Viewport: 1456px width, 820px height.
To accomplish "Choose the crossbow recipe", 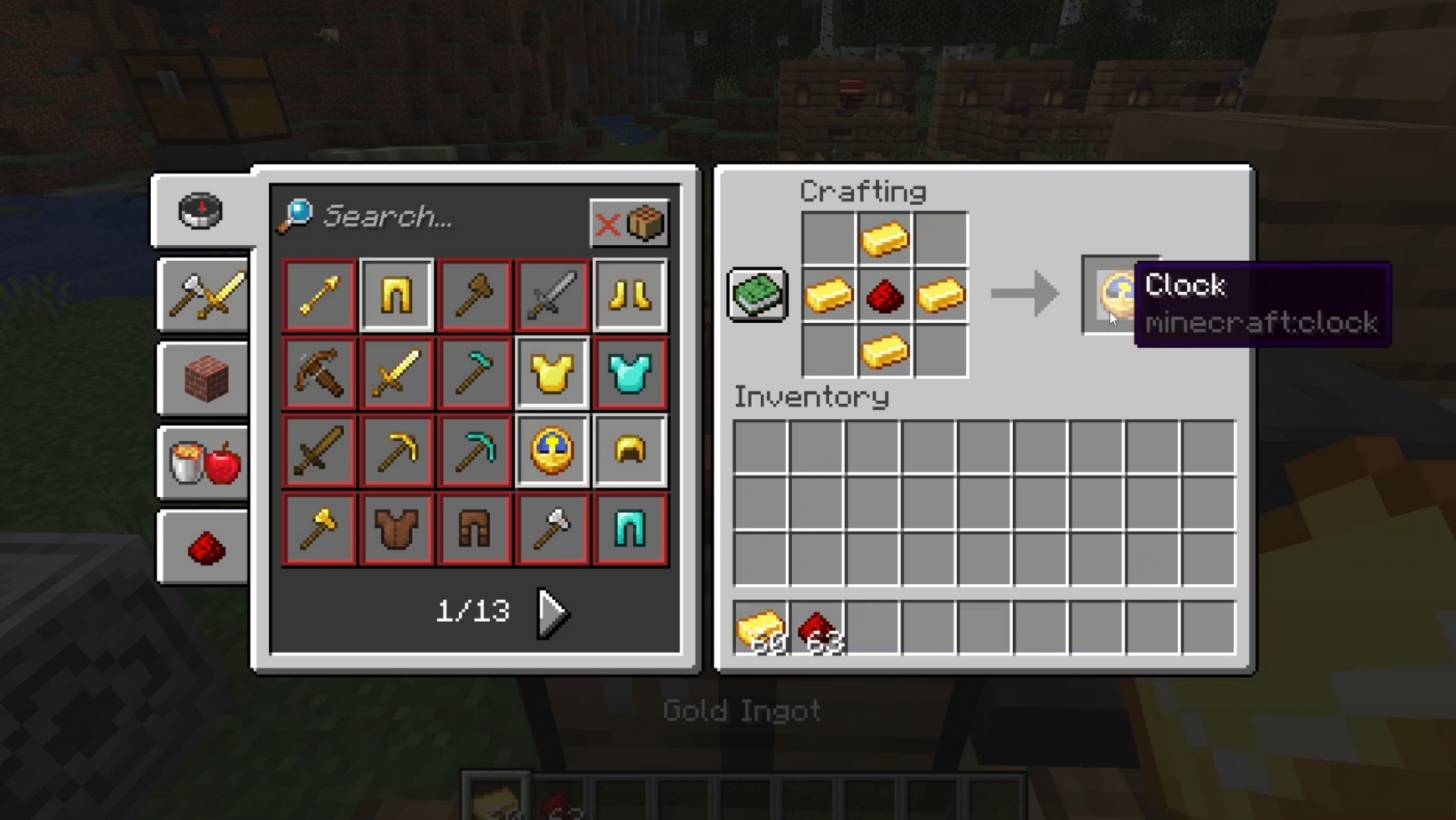I will [x=319, y=374].
